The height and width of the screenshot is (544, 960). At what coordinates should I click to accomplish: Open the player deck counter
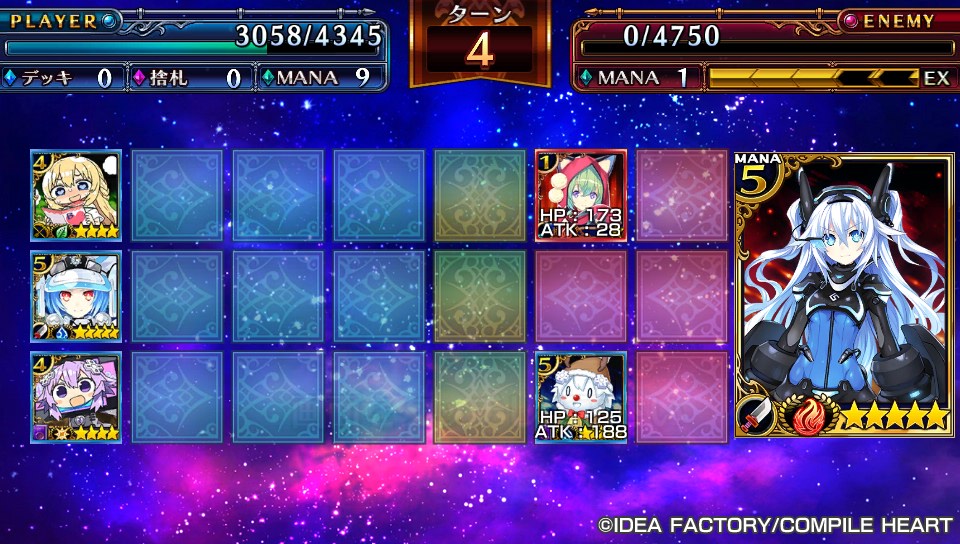tap(60, 78)
